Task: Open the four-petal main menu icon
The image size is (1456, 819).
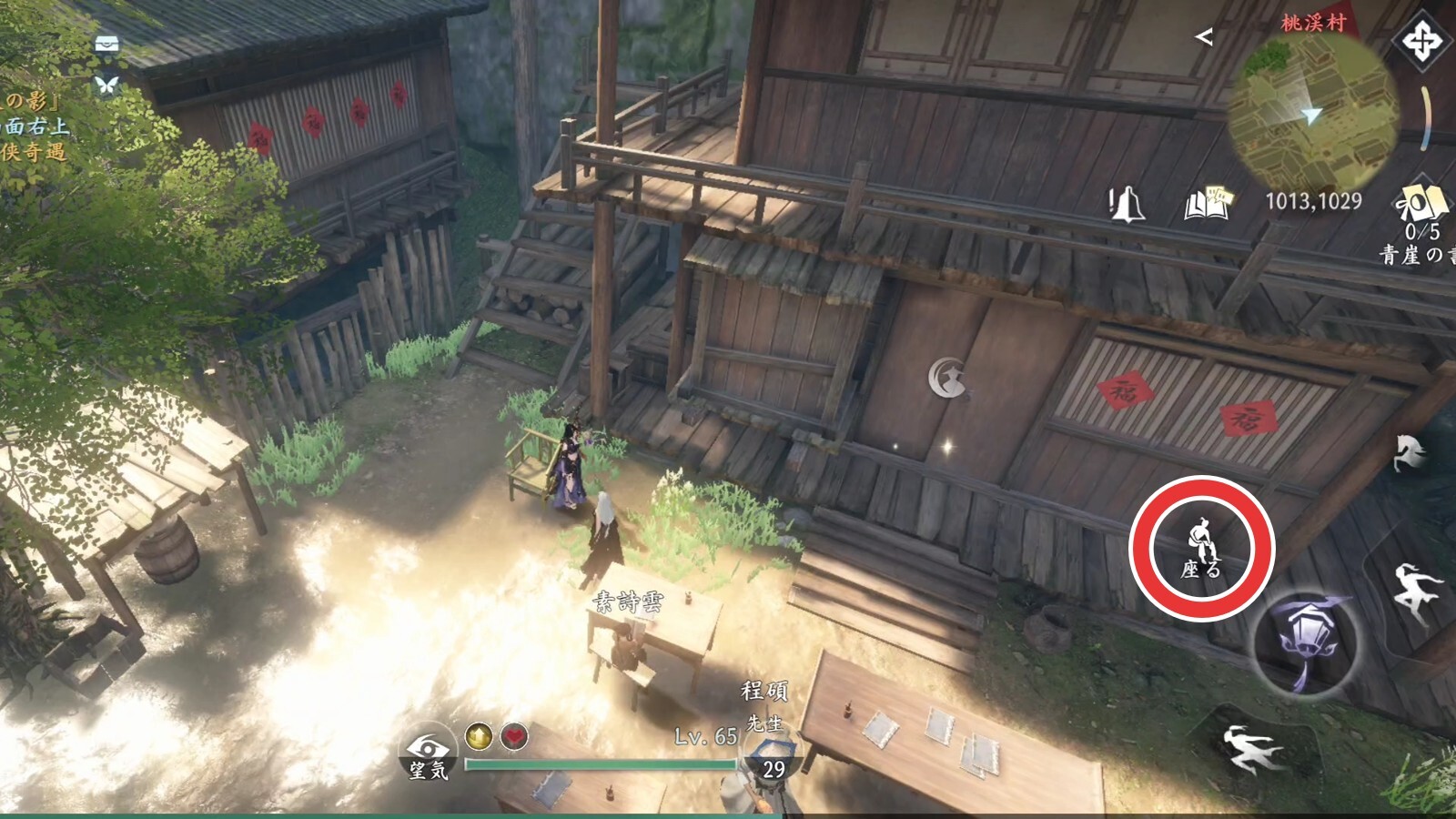Action: 1421,41
